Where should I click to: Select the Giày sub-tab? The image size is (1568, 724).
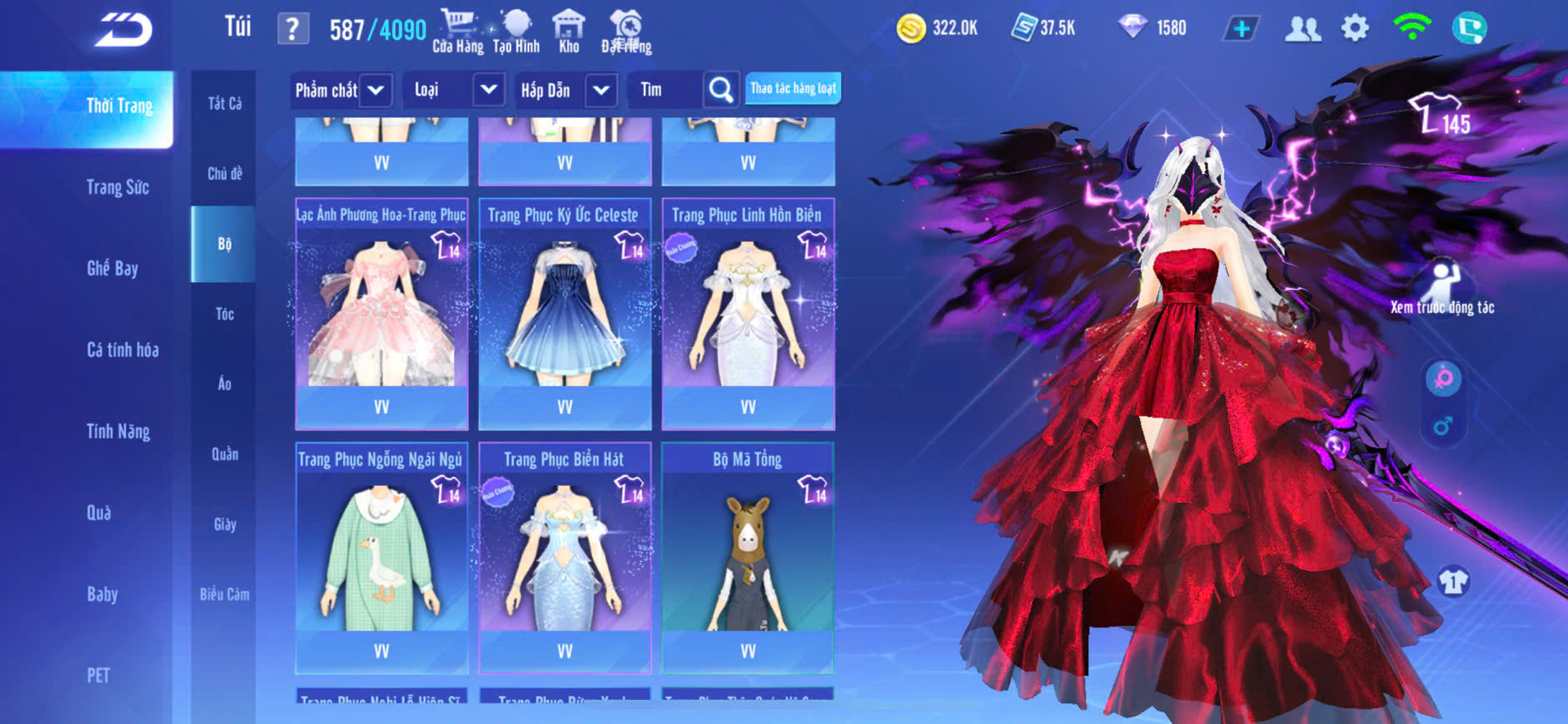pos(224,524)
